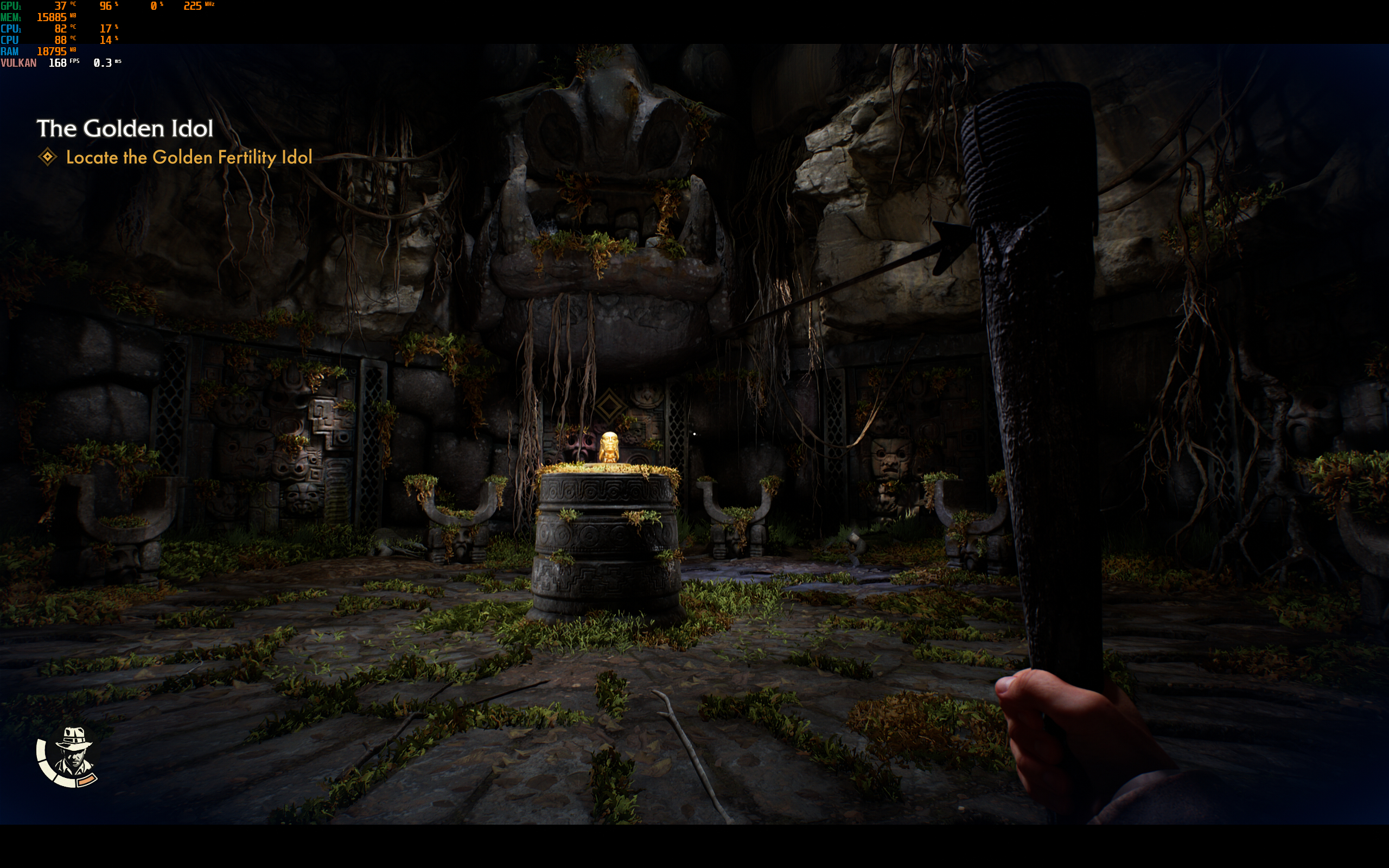Click the Indiana Jones portrait icon

point(71,754)
